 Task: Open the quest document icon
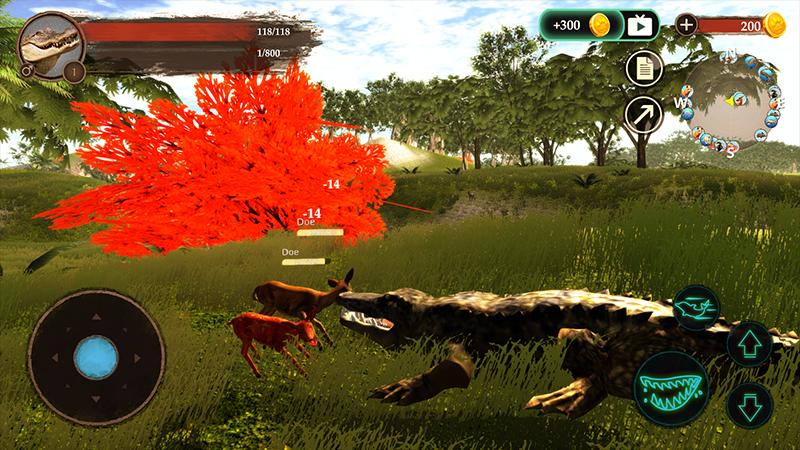coord(644,69)
